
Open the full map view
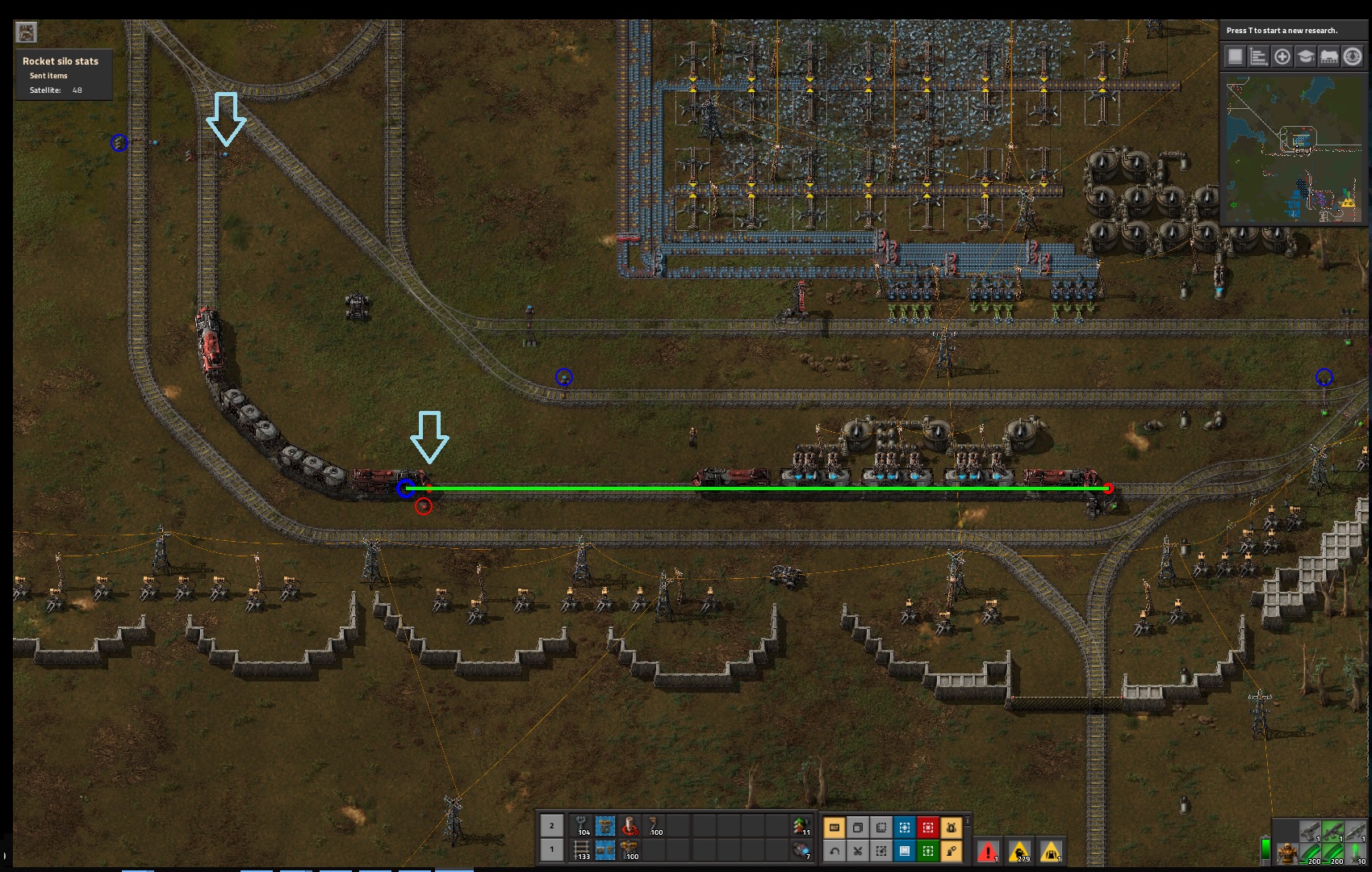pyautogui.click(x=1236, y=57)
